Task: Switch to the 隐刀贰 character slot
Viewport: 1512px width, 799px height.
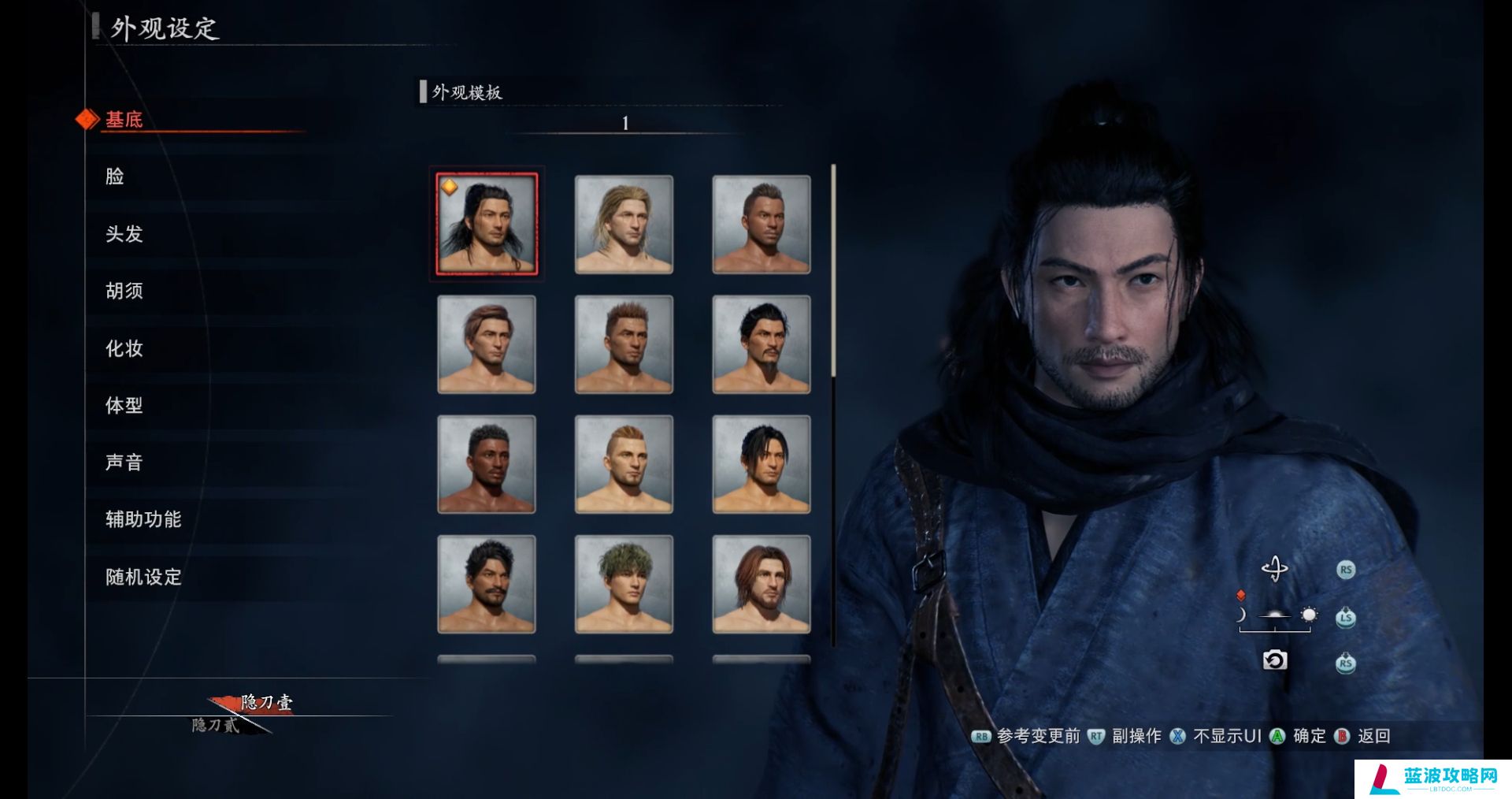Action: click(216, 725)
